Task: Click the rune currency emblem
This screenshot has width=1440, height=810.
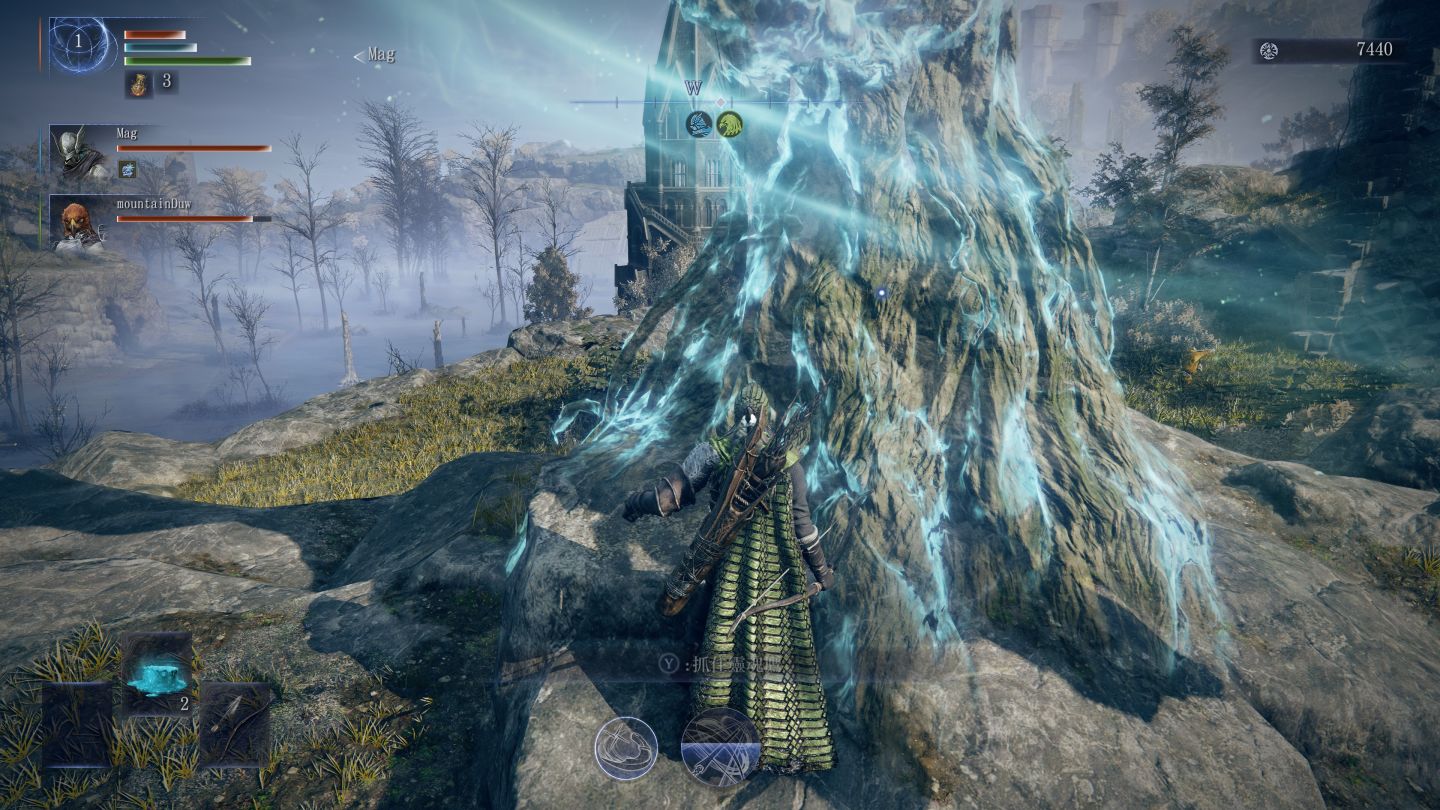Action: coord(1269,50)
